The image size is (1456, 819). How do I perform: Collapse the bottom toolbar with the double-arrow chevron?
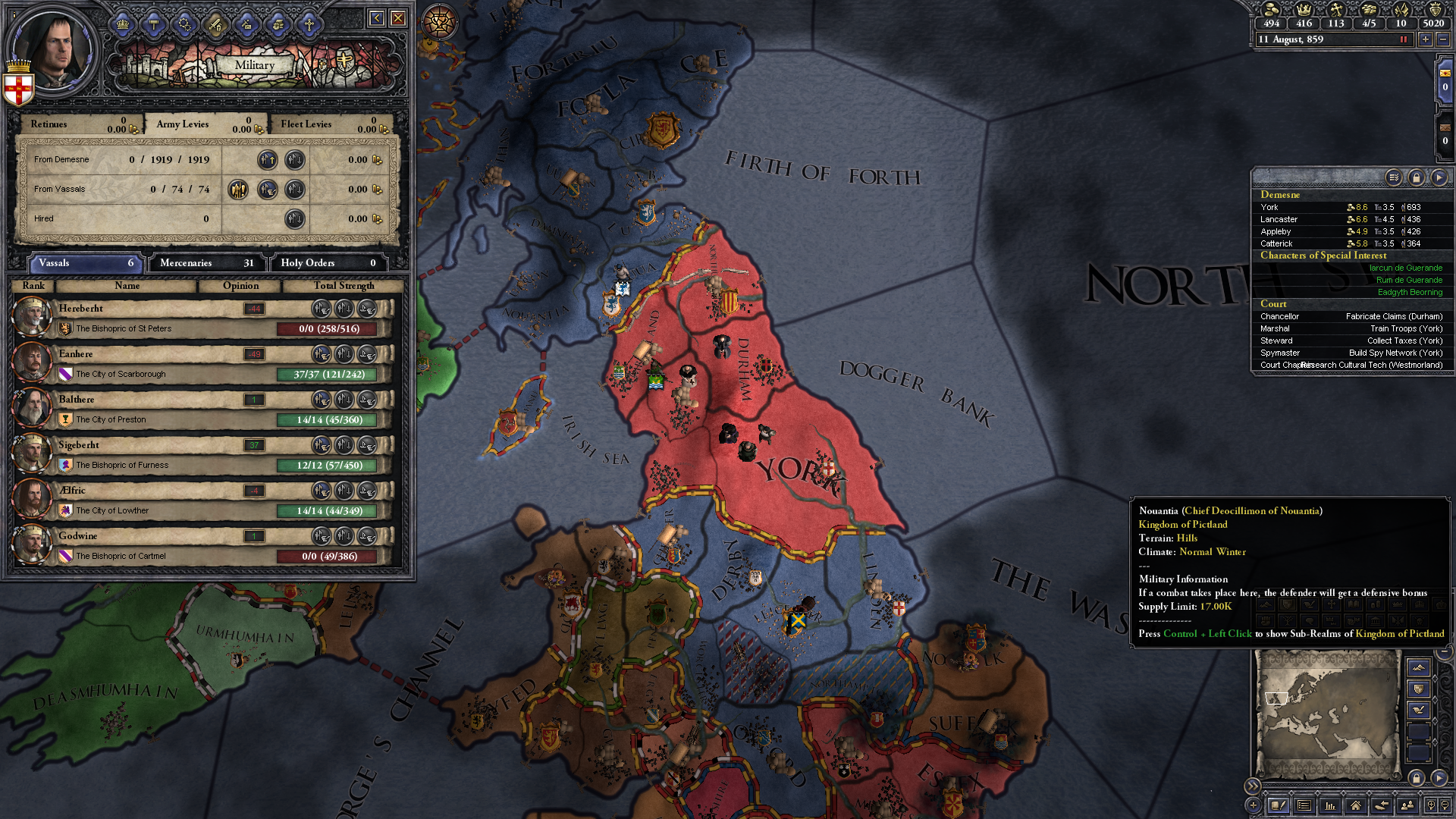(1254, 786)
